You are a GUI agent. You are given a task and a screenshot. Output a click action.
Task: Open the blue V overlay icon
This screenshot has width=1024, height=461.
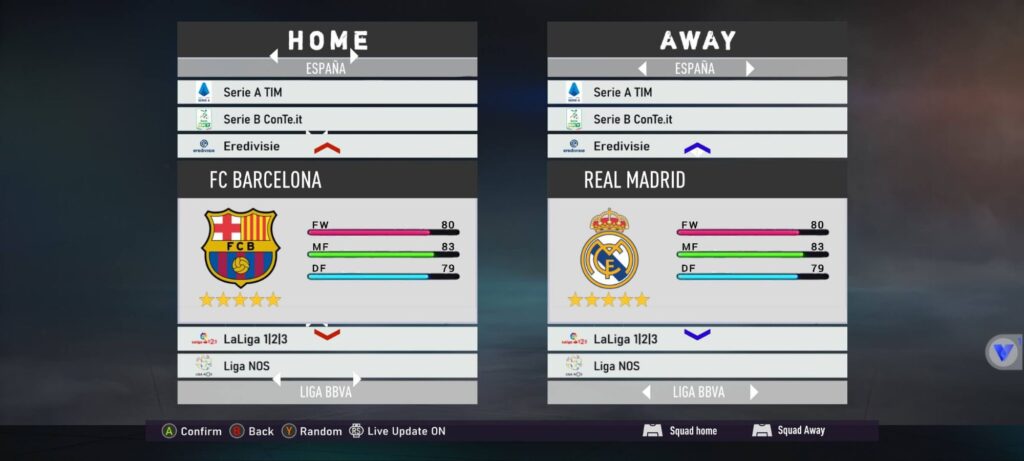pyautogui.click(x=1002, y=352)
